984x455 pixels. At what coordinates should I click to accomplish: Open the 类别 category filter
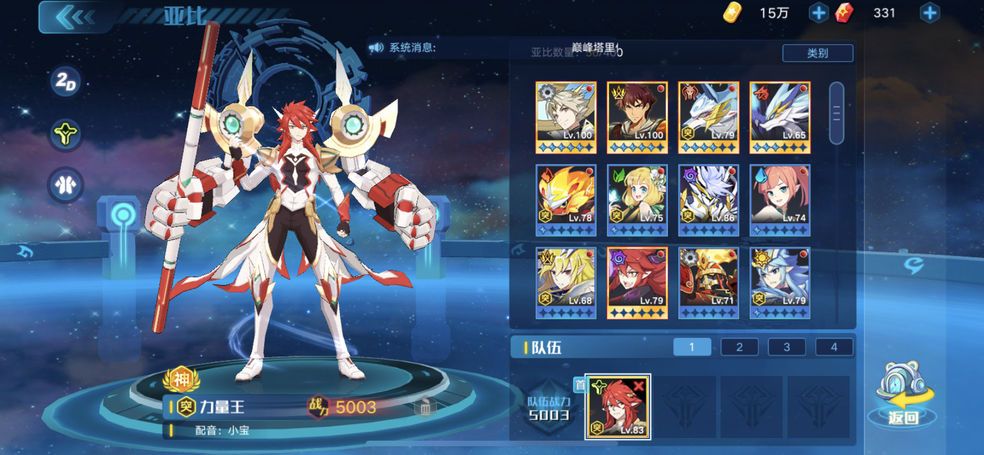816,53
